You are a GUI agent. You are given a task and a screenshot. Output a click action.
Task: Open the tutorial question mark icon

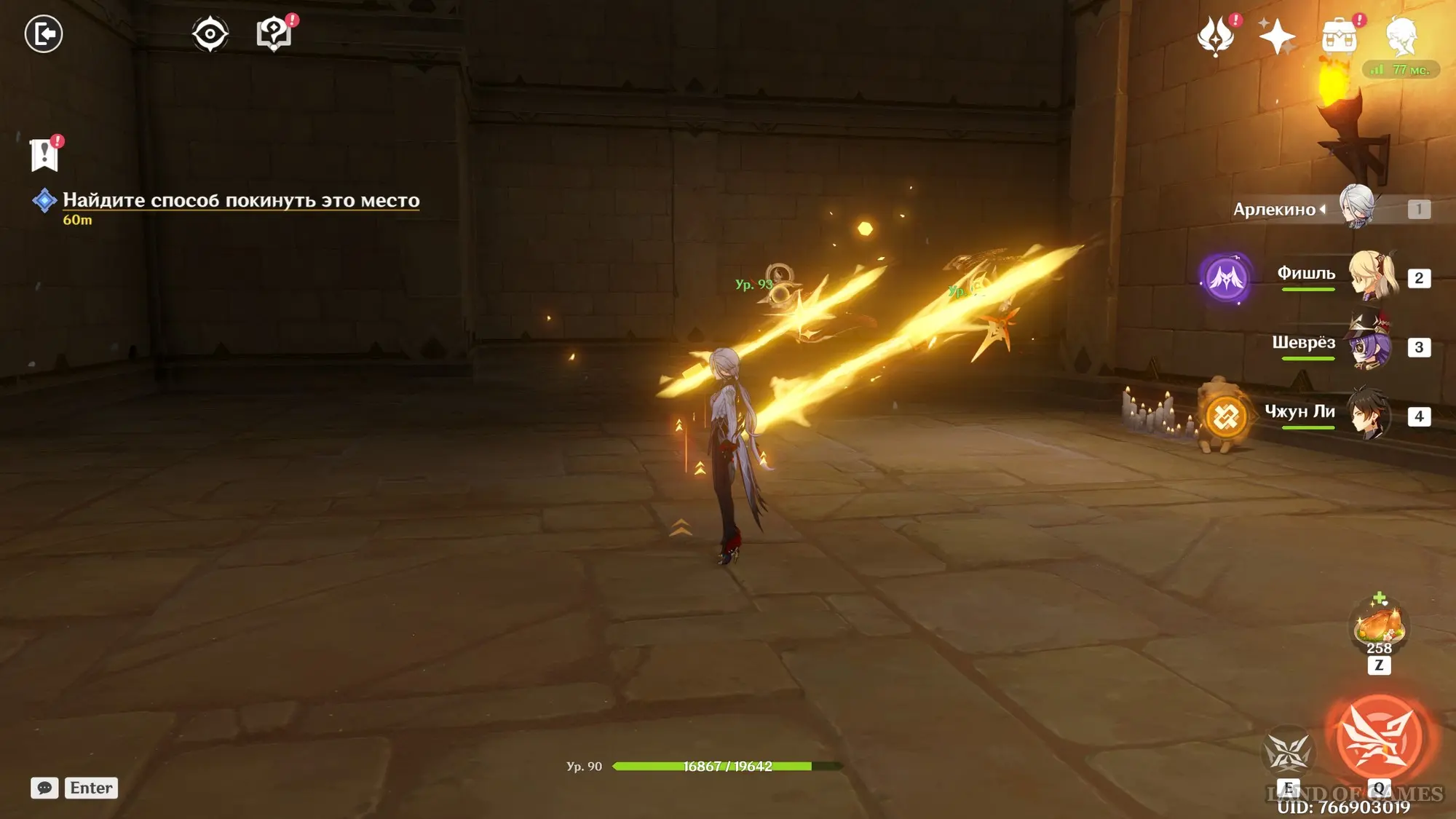[x=274, y=33]
